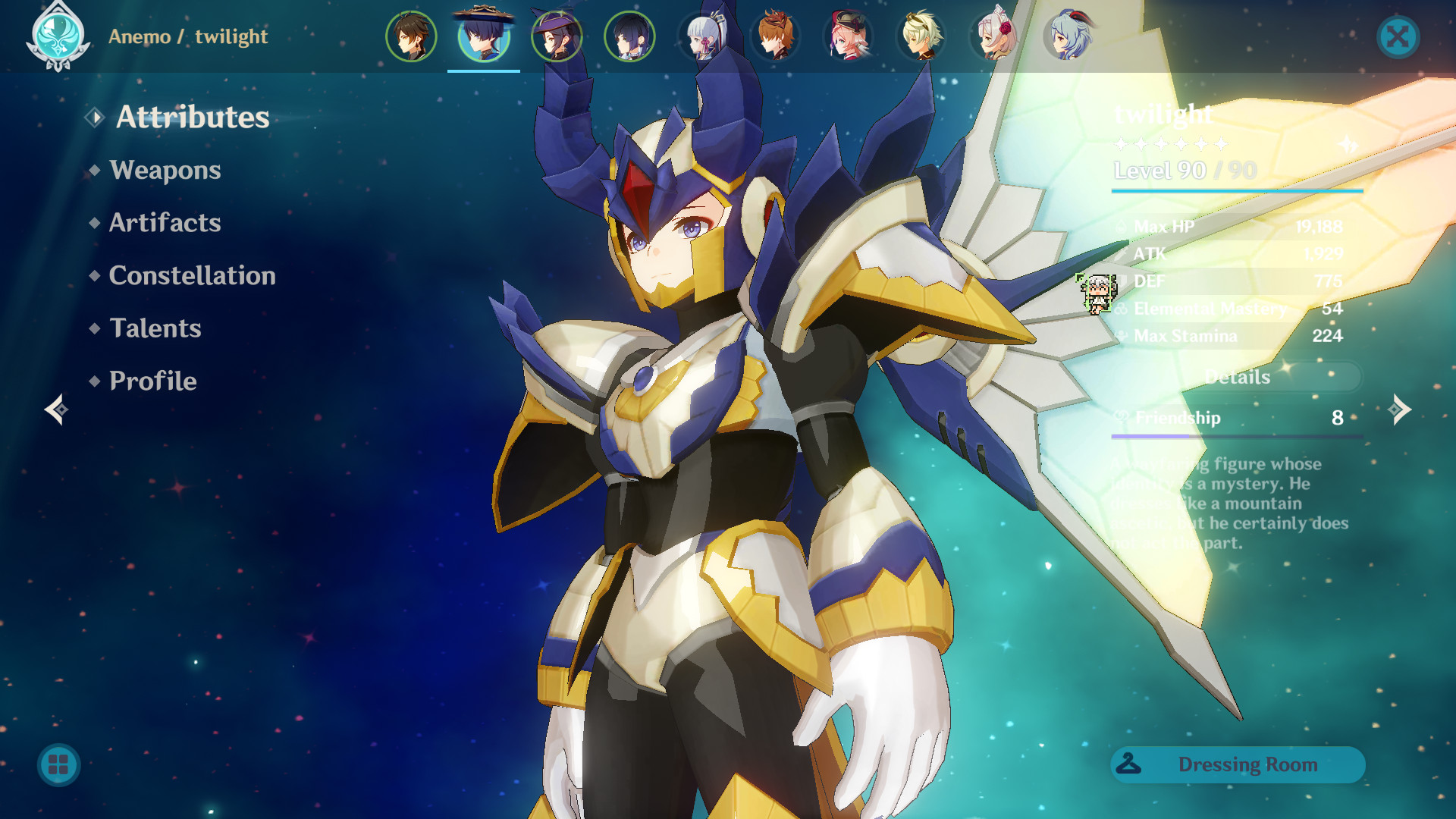Click the Elemental Mastery stat icon
Screen dimensions: 1456x819
pos(1120,309)
